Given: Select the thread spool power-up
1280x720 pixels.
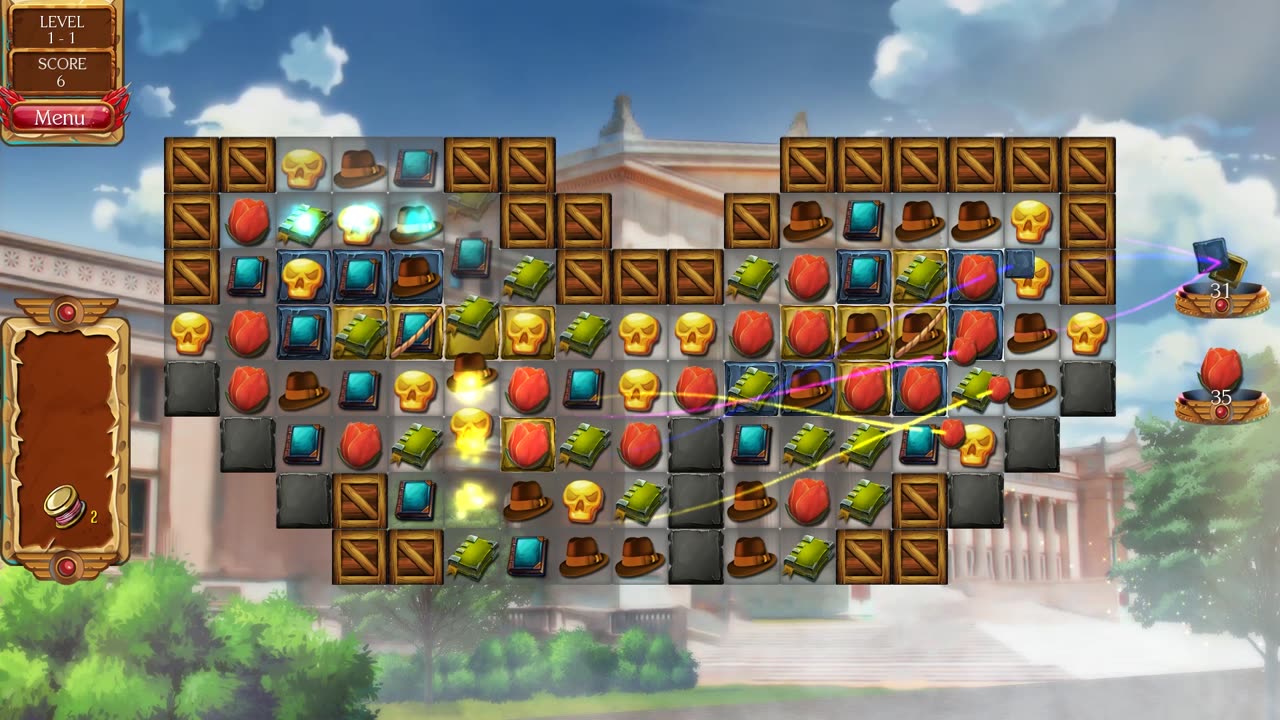Looking at the screenshot, I should coord(63,506).
